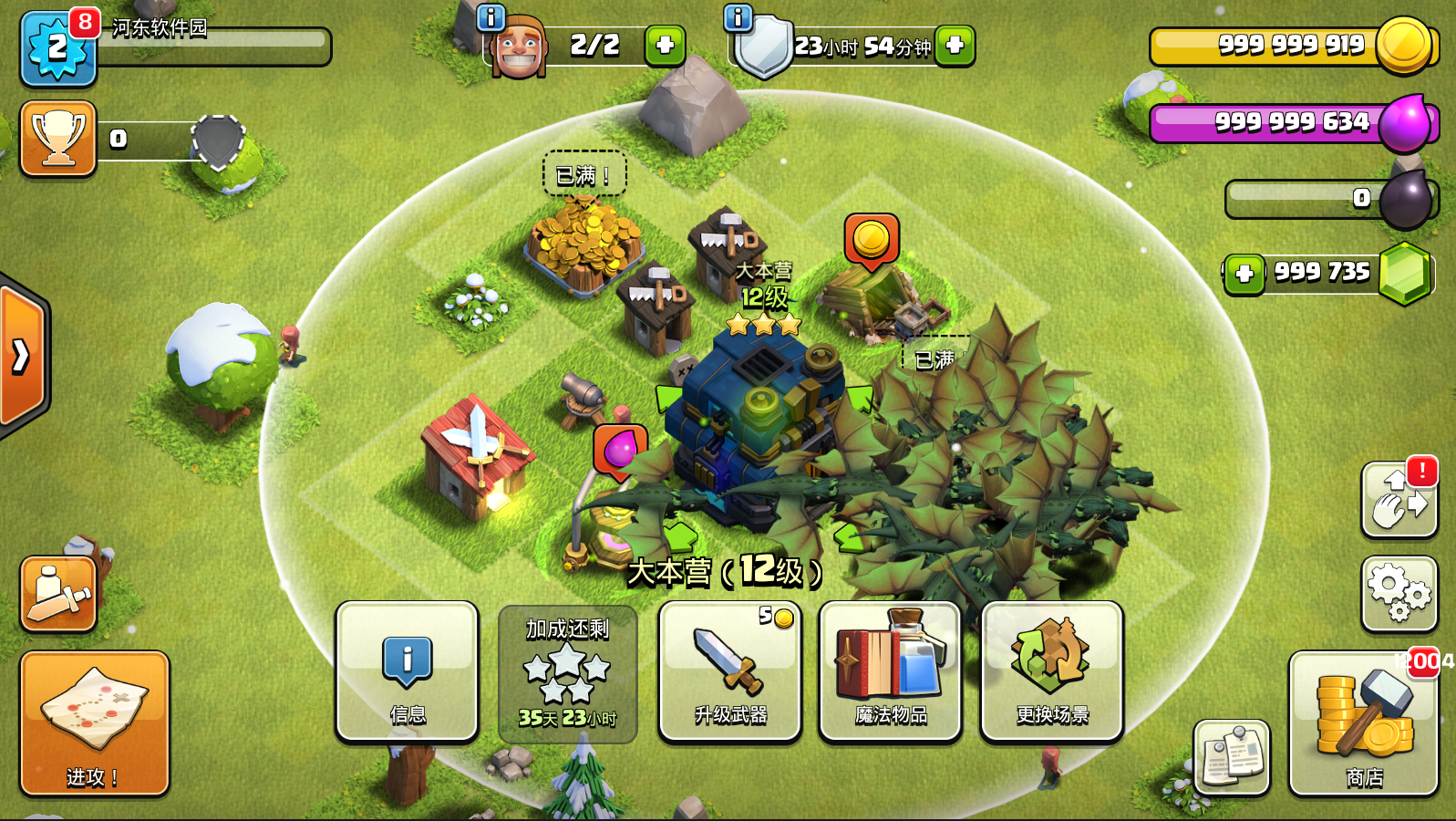1456x821 pixels.
Task: Open the army sword and potion button
Action: (58, 594)
